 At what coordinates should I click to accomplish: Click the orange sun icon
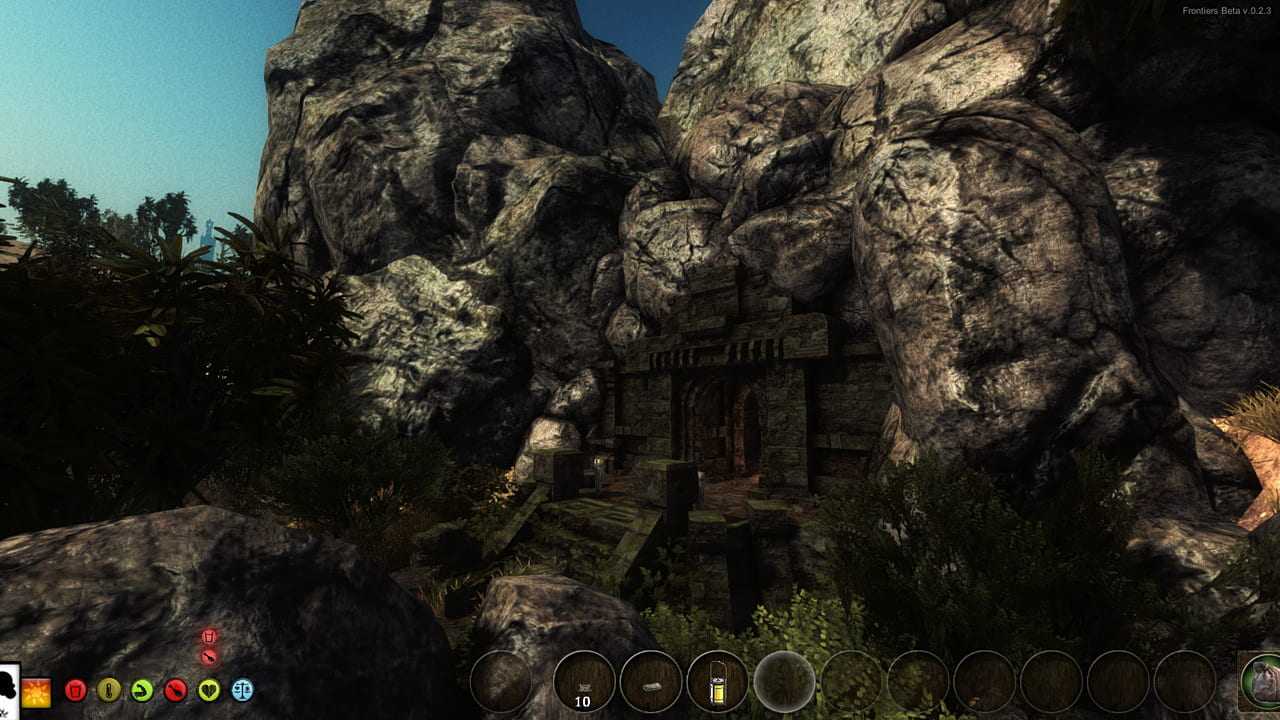tap(37, 691)
